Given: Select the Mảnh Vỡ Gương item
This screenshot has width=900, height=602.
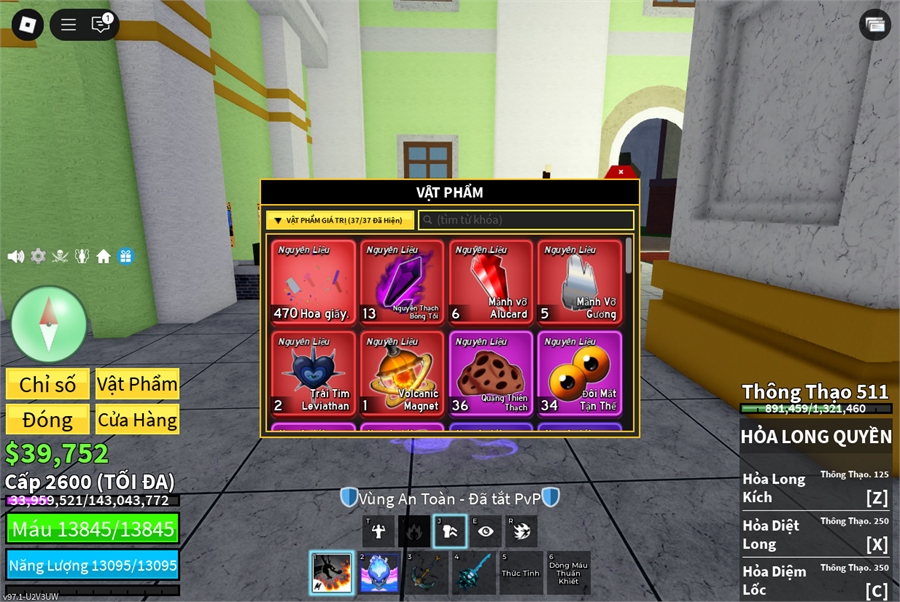Looking at the screenshot, I should (x=579, y=283).
